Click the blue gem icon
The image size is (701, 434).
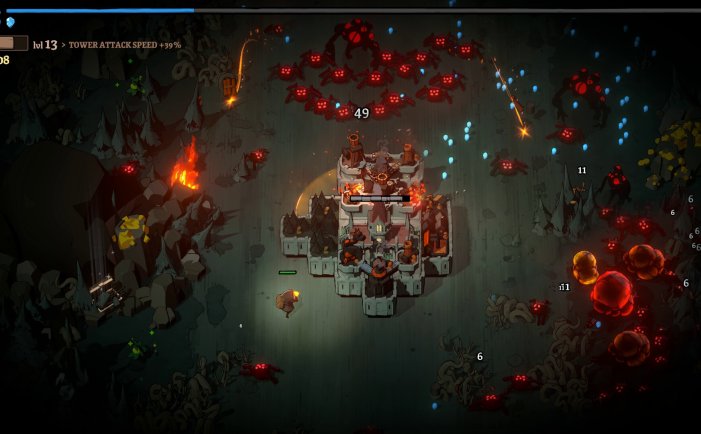(10, 22)
